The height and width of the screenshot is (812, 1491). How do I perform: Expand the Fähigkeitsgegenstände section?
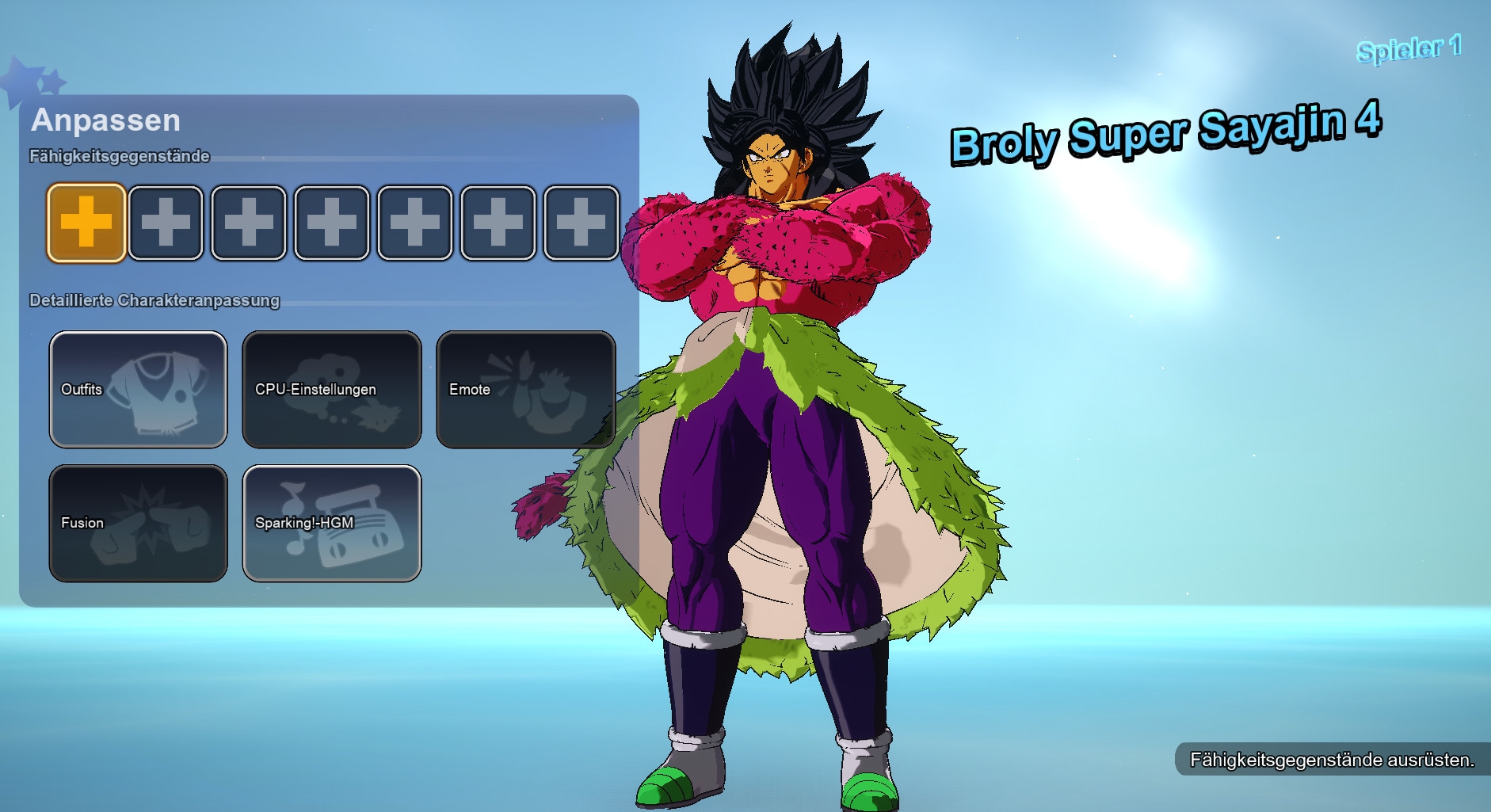119,157
